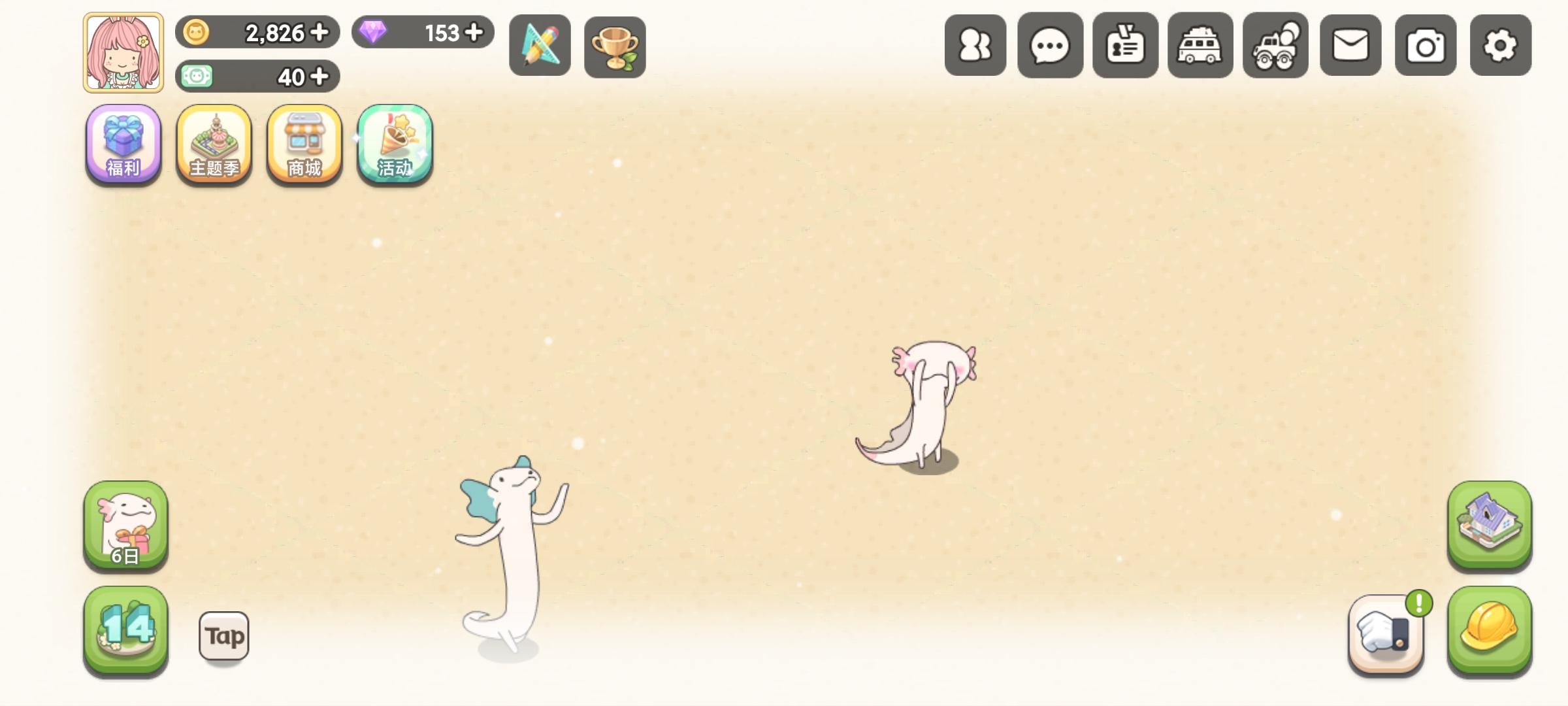This screenshot has width=1568, height=706.
Task: Open the 主题季 theme season menu
Action: click(x=213, y=145)
